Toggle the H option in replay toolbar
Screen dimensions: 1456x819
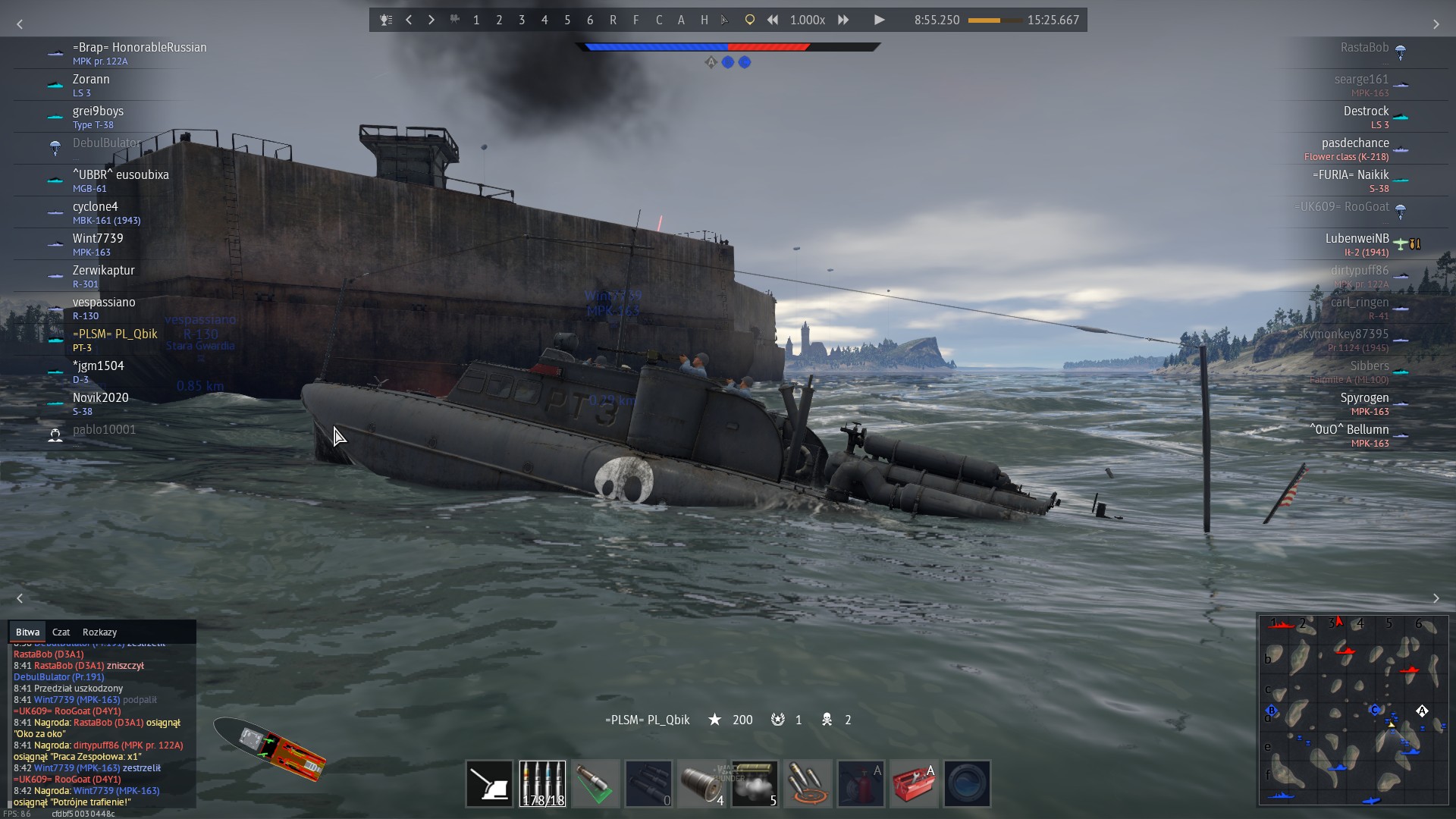tap(704, 20)
